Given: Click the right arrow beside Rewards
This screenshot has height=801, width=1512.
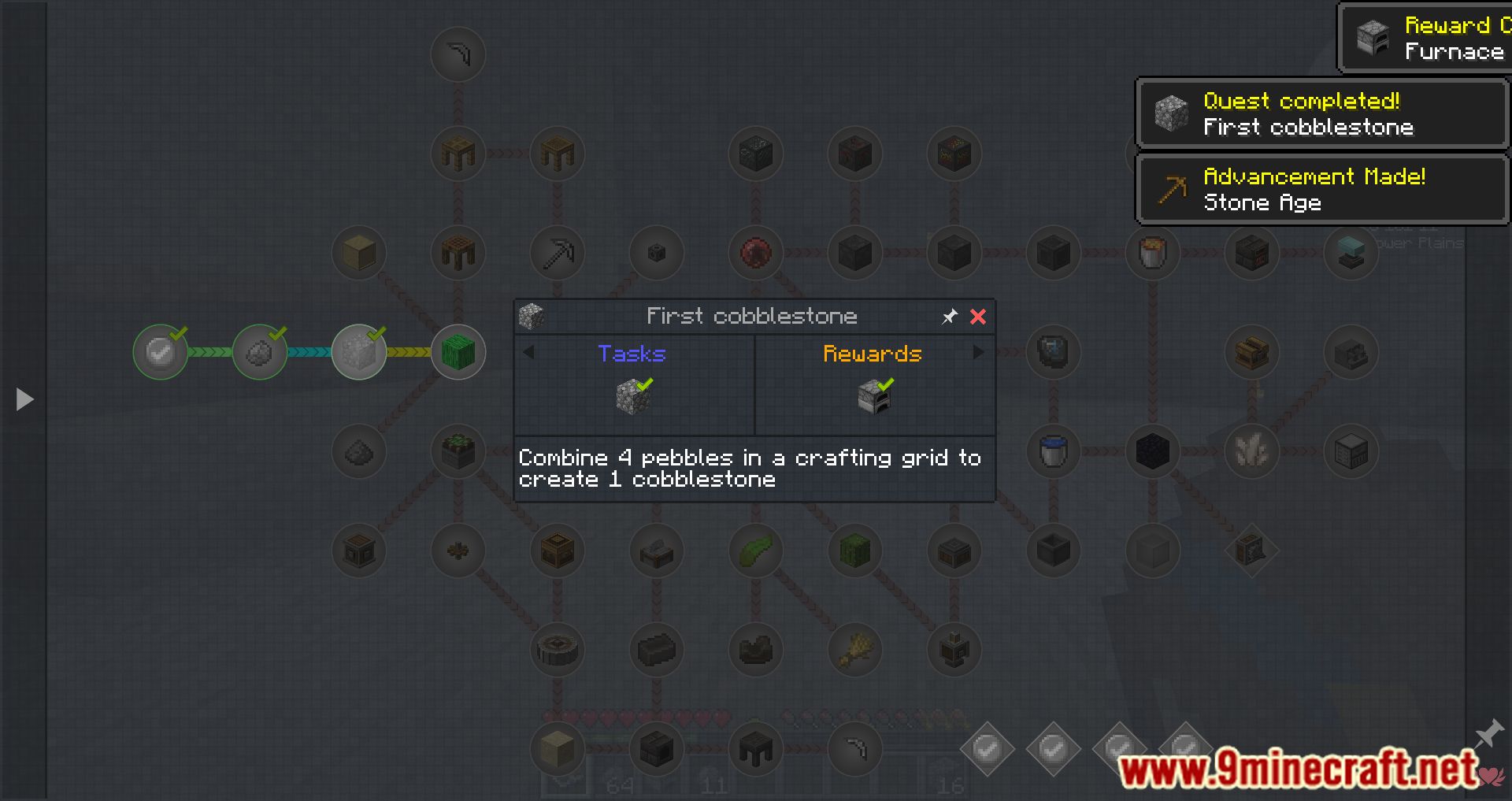Looking at the screenshot, I should point(980,354).
